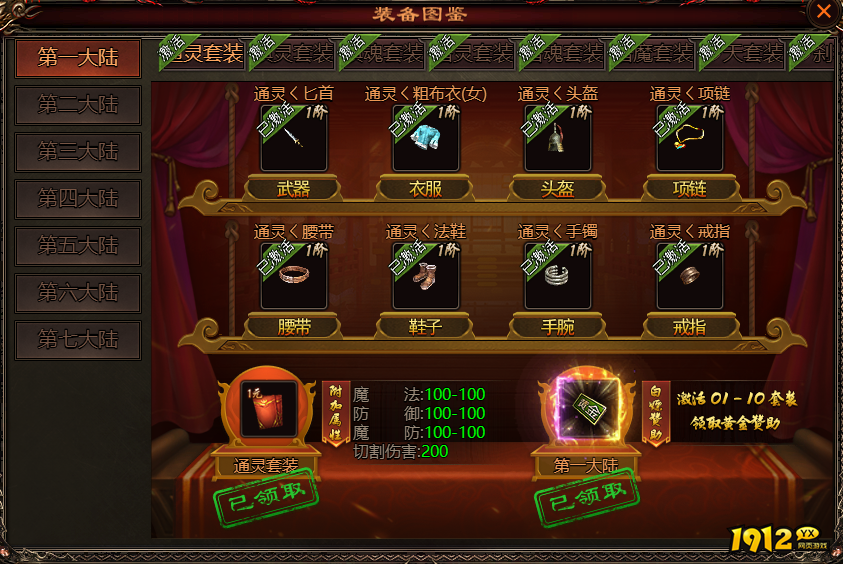Choose the 通灵头盔 helmet slot
Viewport: 843px width, 564px height.
(x=558, y=138)
